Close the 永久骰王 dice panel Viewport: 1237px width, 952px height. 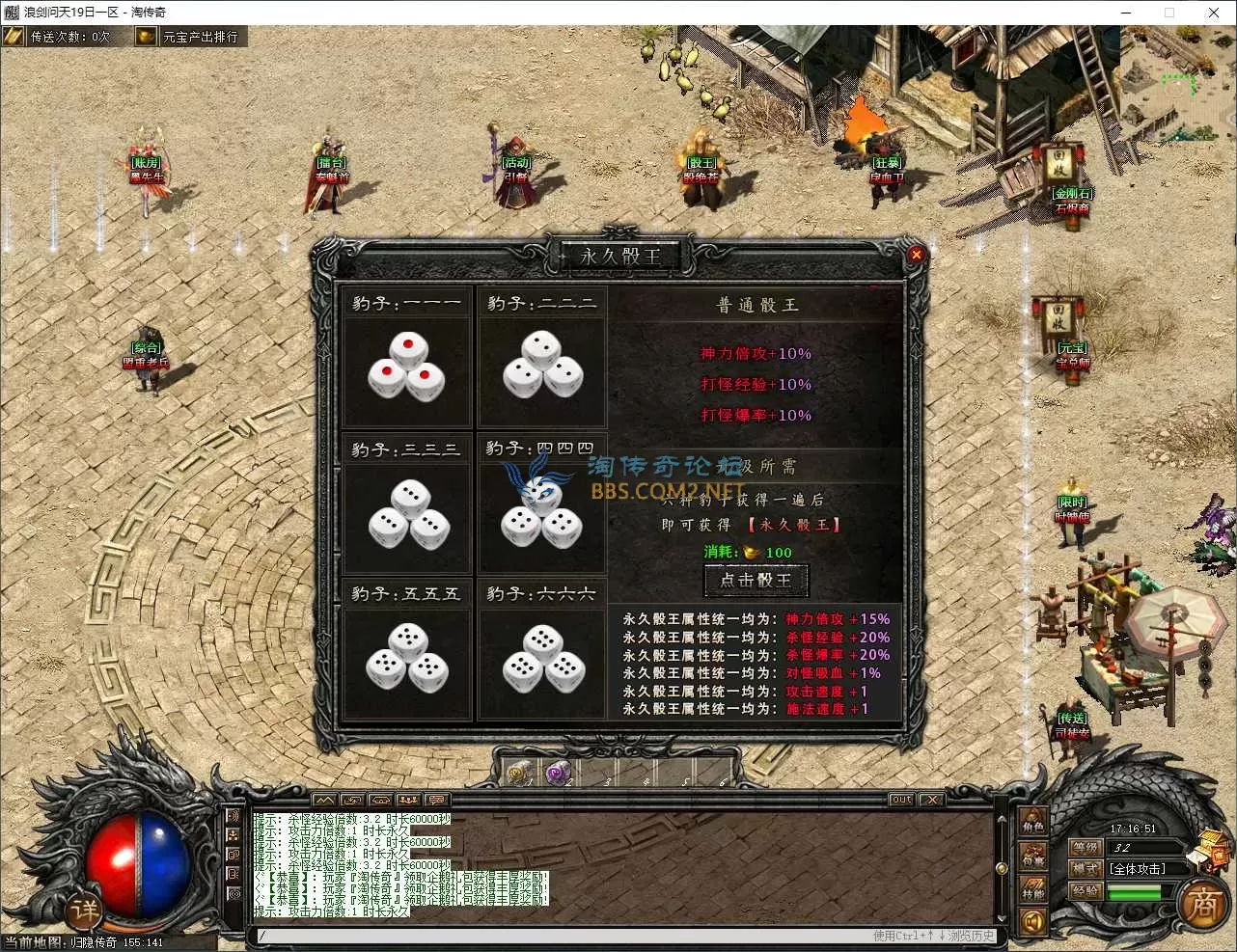[916, 255]
